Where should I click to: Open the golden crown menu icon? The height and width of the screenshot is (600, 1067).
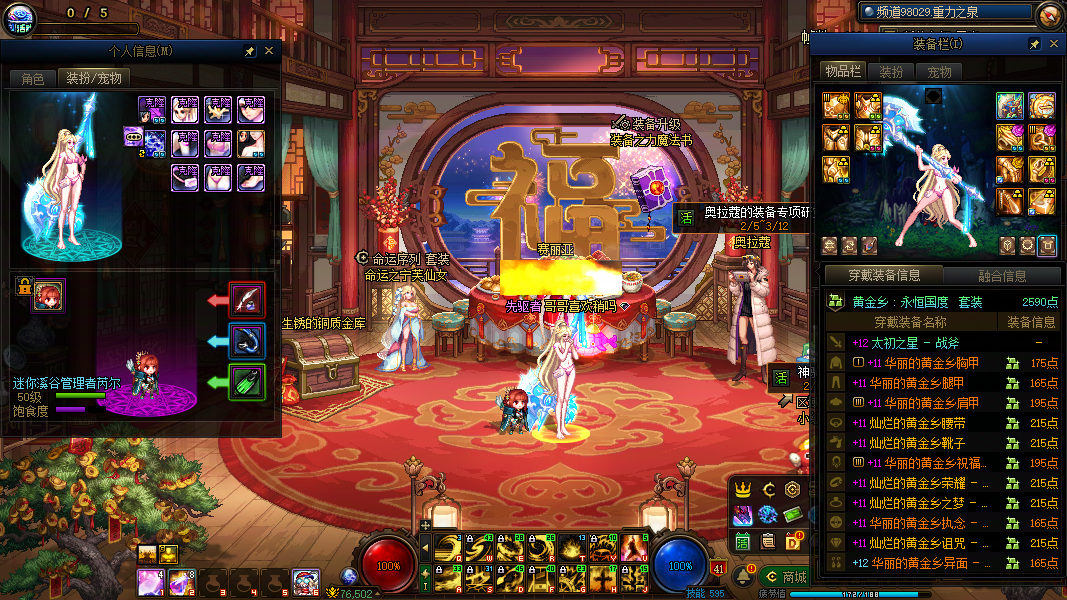743,490
